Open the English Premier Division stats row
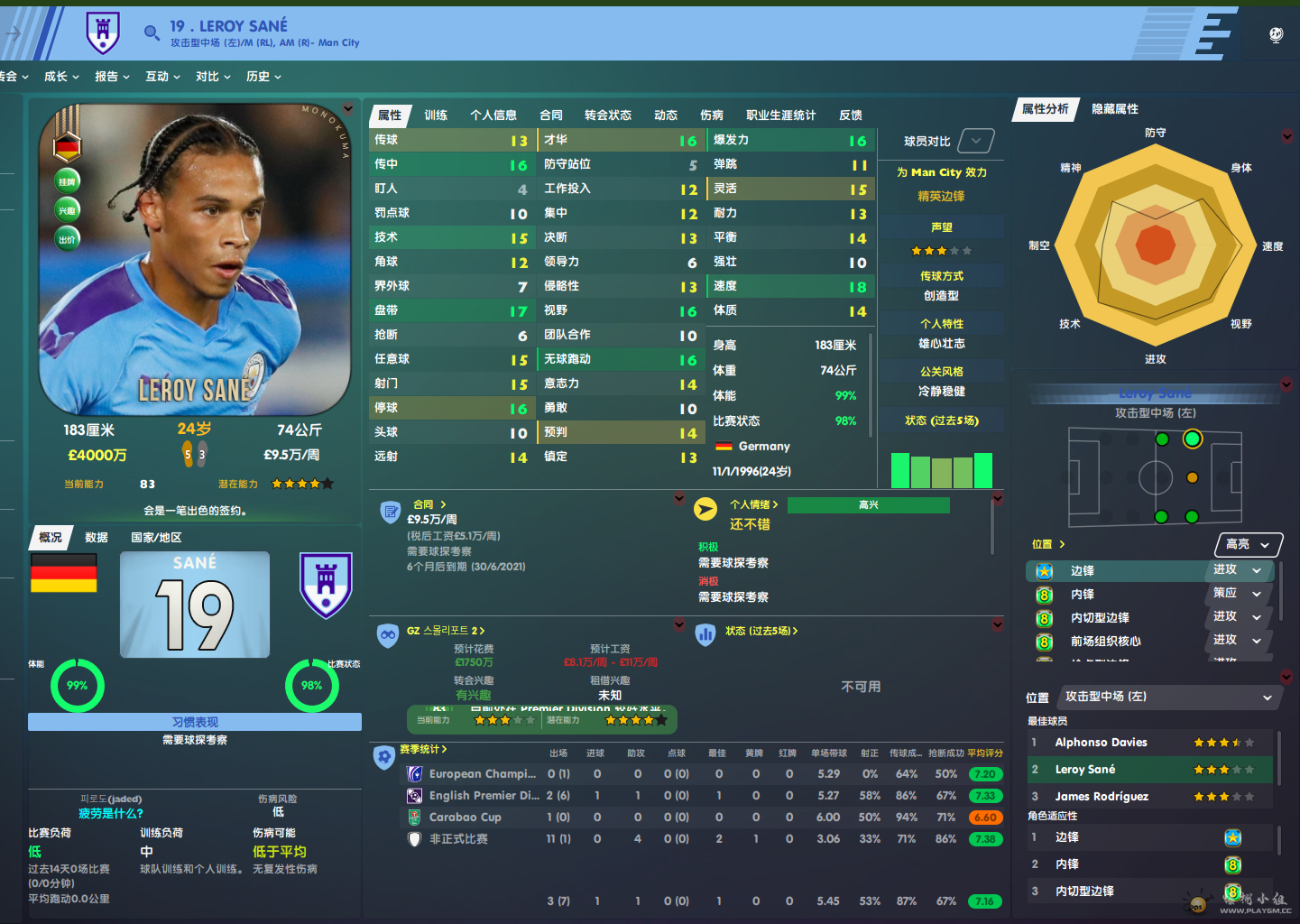 484,796
